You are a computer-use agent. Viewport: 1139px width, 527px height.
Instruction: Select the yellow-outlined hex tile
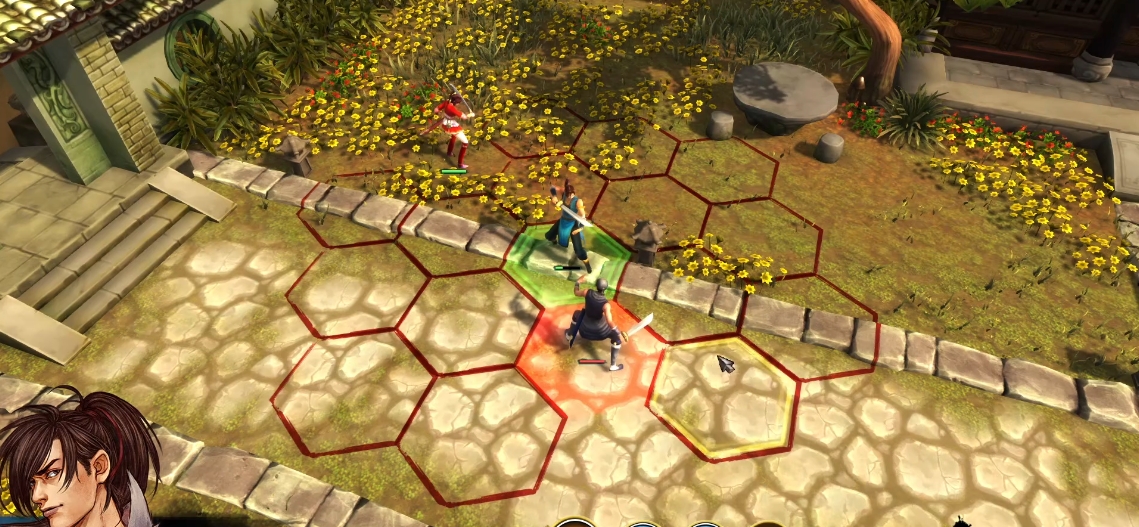[722, 397]
